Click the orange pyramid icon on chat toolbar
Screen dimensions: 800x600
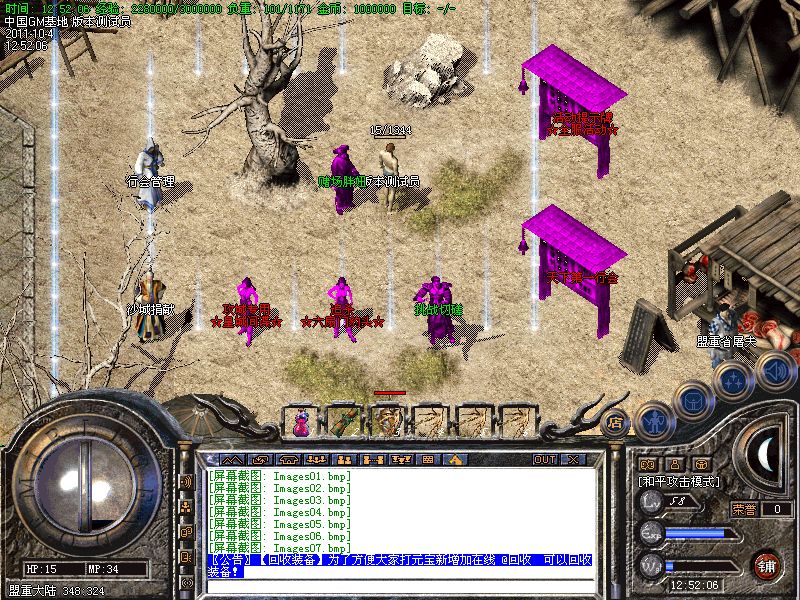[455, 459]
